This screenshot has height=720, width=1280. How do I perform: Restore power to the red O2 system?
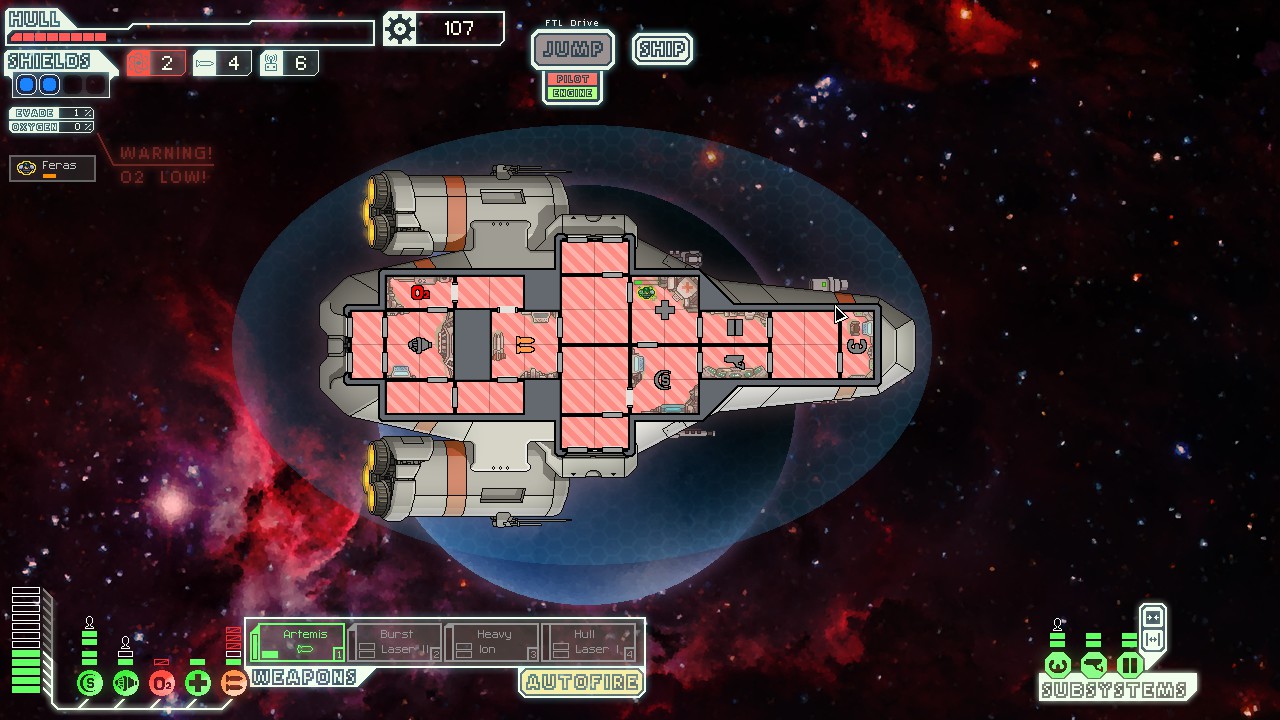click(x=162, y=683)
